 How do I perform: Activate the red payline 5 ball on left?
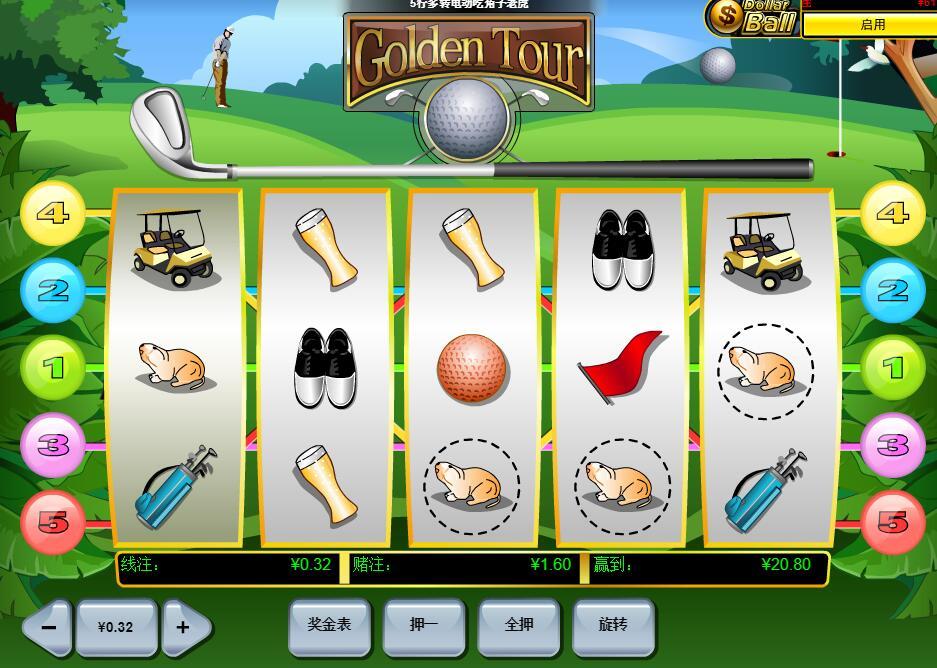tap(52, 521)
